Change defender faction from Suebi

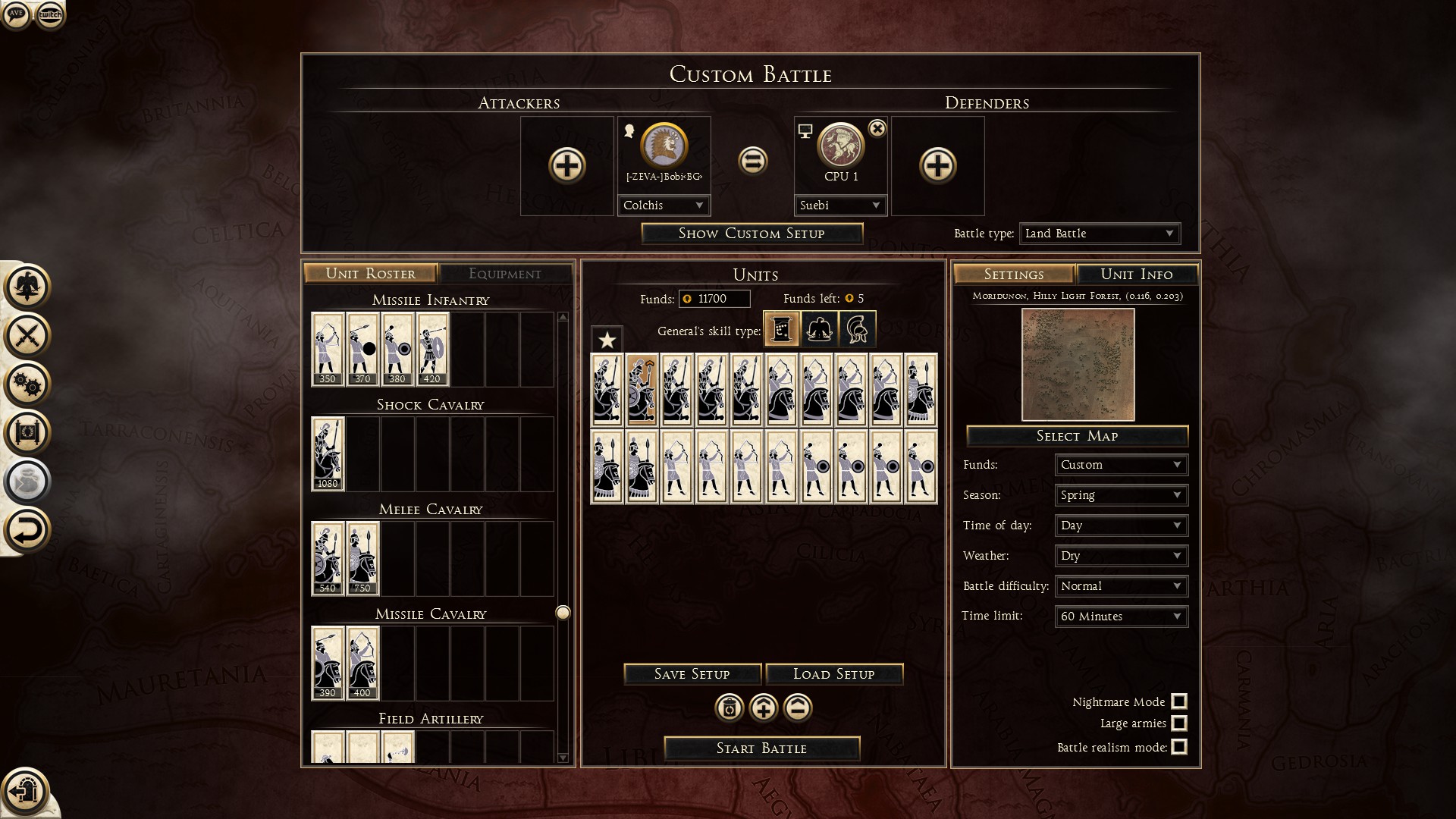click(x=840, y=206)
